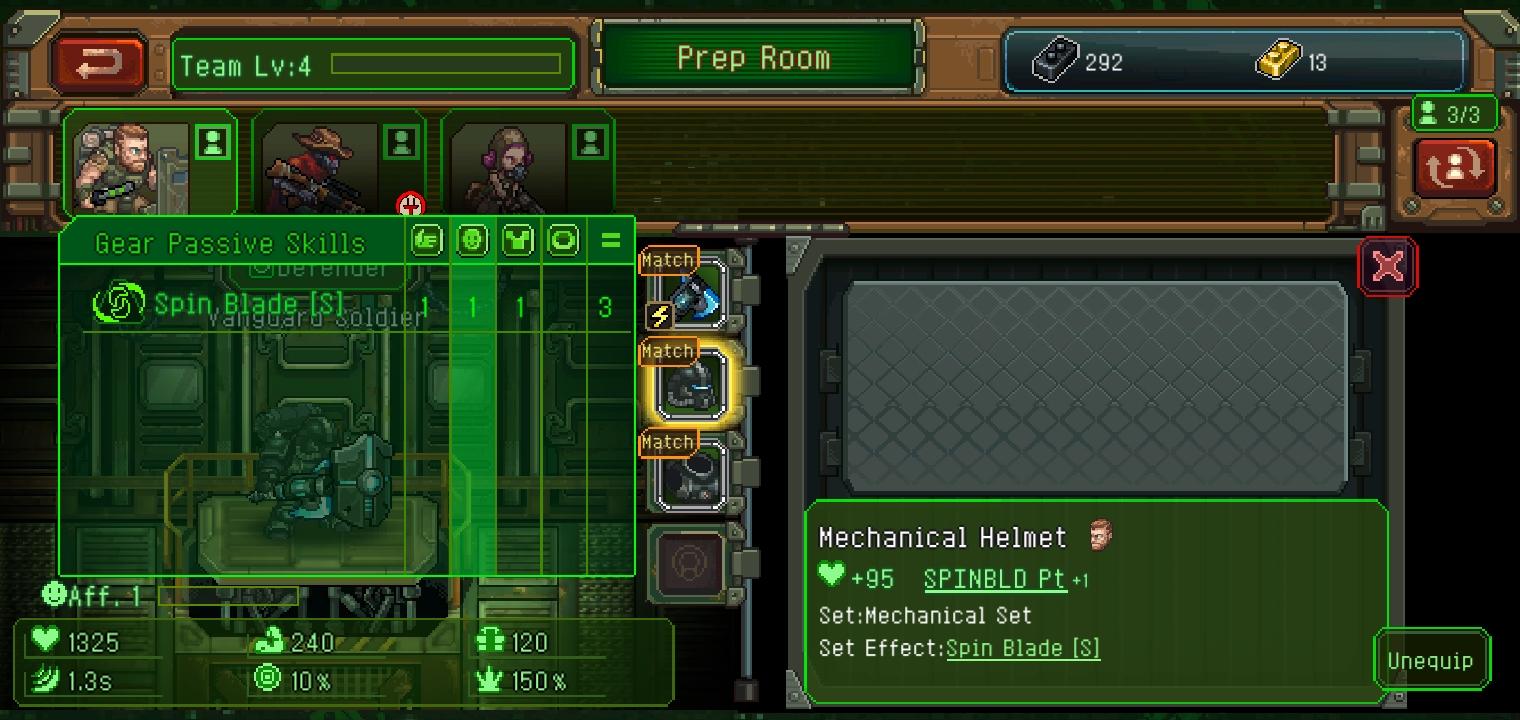Follow the SPINBLD Pt link
Image resolution: width=1520 pixels, height=720 pixels.
click(x=995, y=579)
